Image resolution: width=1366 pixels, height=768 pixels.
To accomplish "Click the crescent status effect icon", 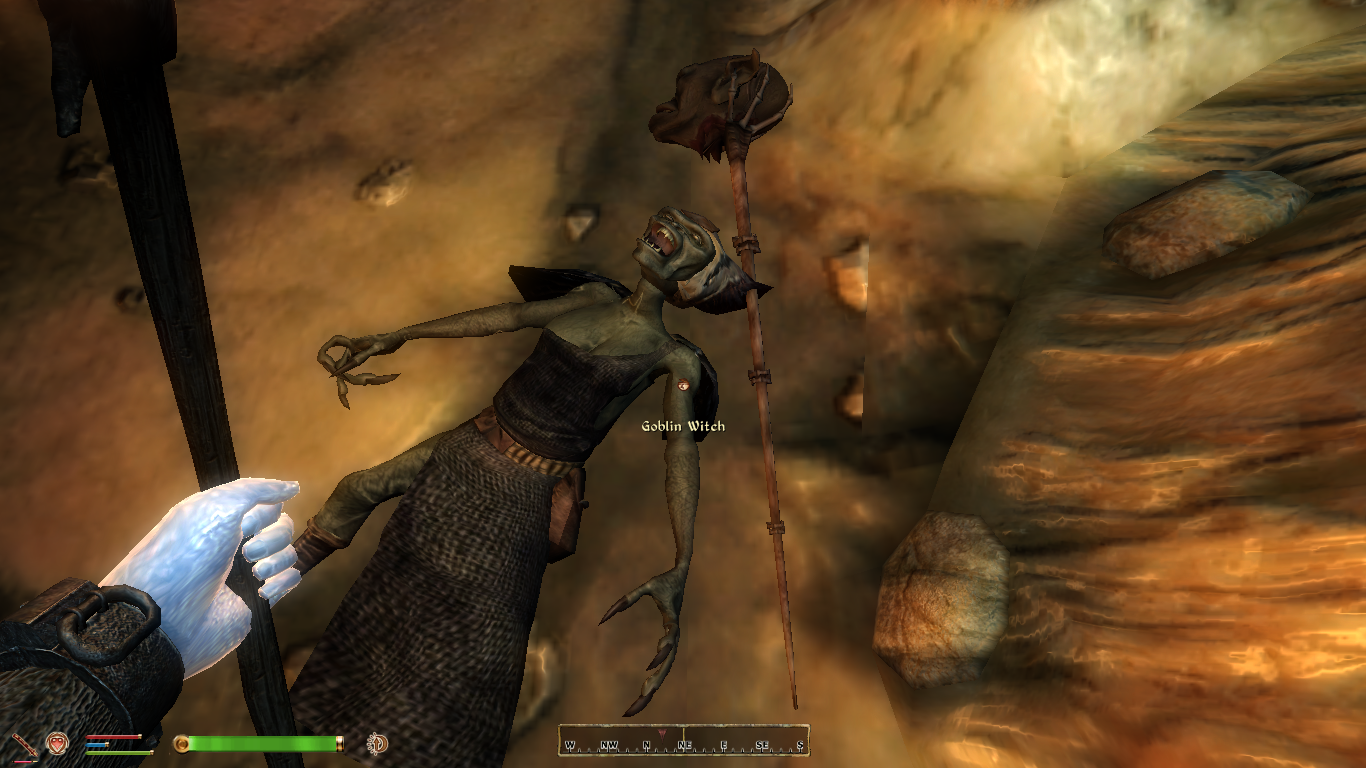I will (378, 743).
